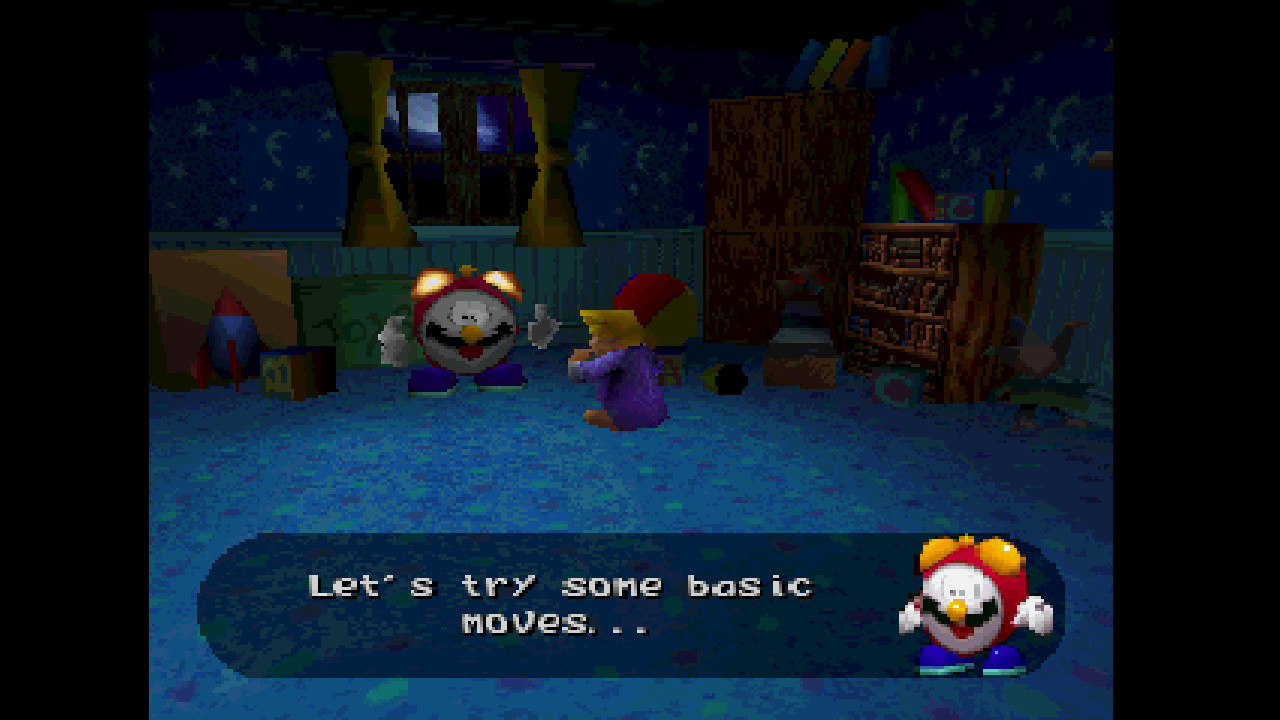Click the right yellow curtain by the window
Screen dimensions: 1280x720
548,150
